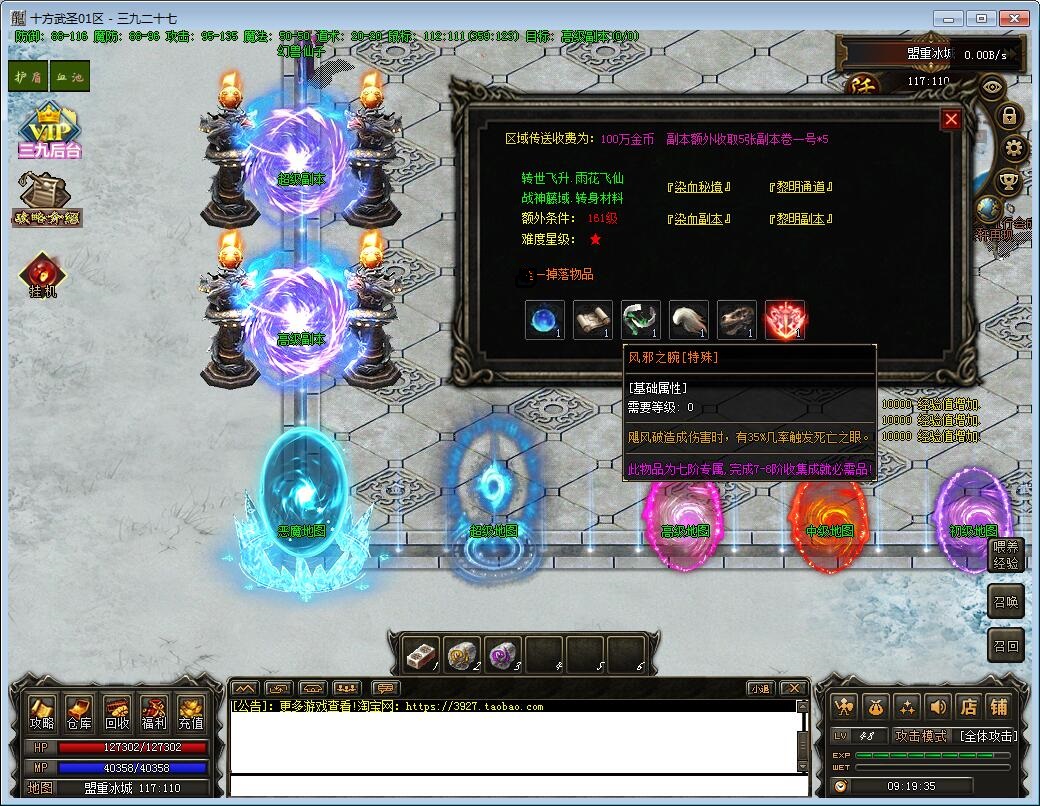Select the 染血秘境 teleport link

[x=699, y=187]
